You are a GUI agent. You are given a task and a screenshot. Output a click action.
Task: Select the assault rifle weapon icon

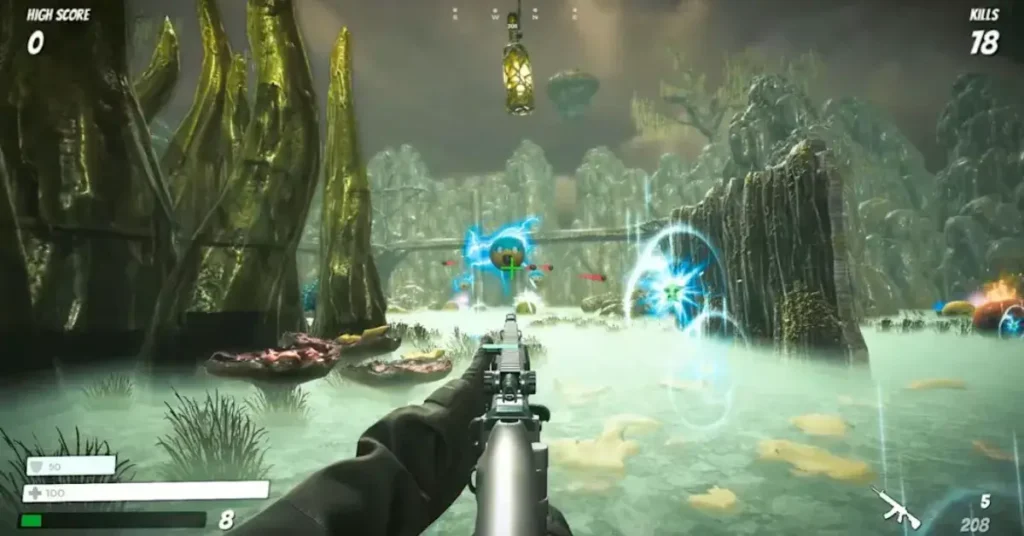tap(895, 507)
